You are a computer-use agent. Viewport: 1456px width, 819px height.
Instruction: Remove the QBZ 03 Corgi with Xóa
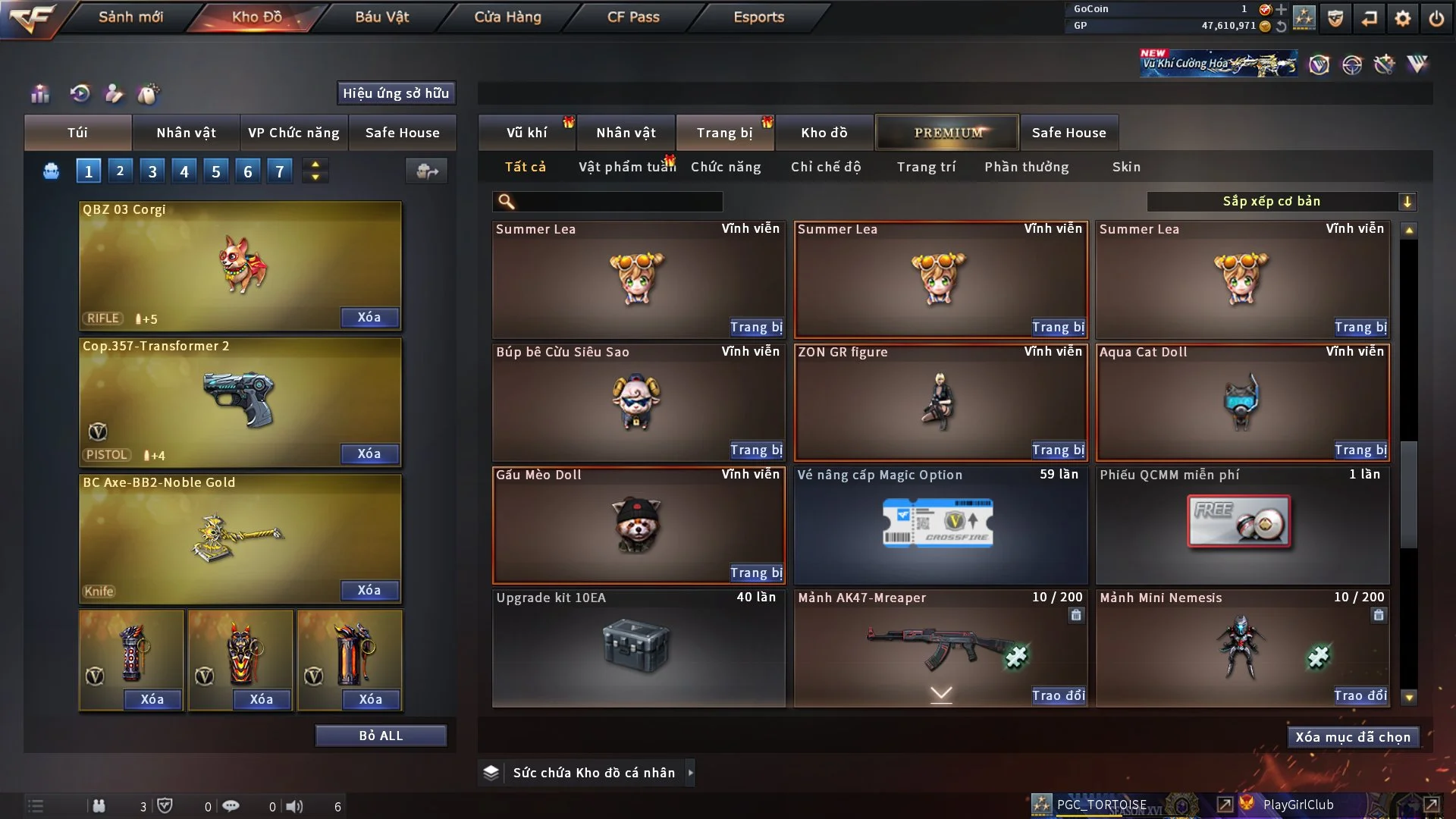369,317
